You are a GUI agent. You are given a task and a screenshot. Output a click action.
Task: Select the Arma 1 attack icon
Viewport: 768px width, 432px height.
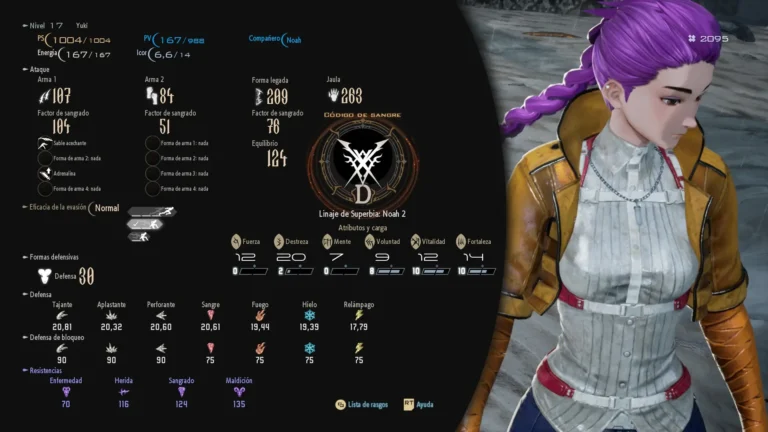pyautogui.click(x=43, y=96)
